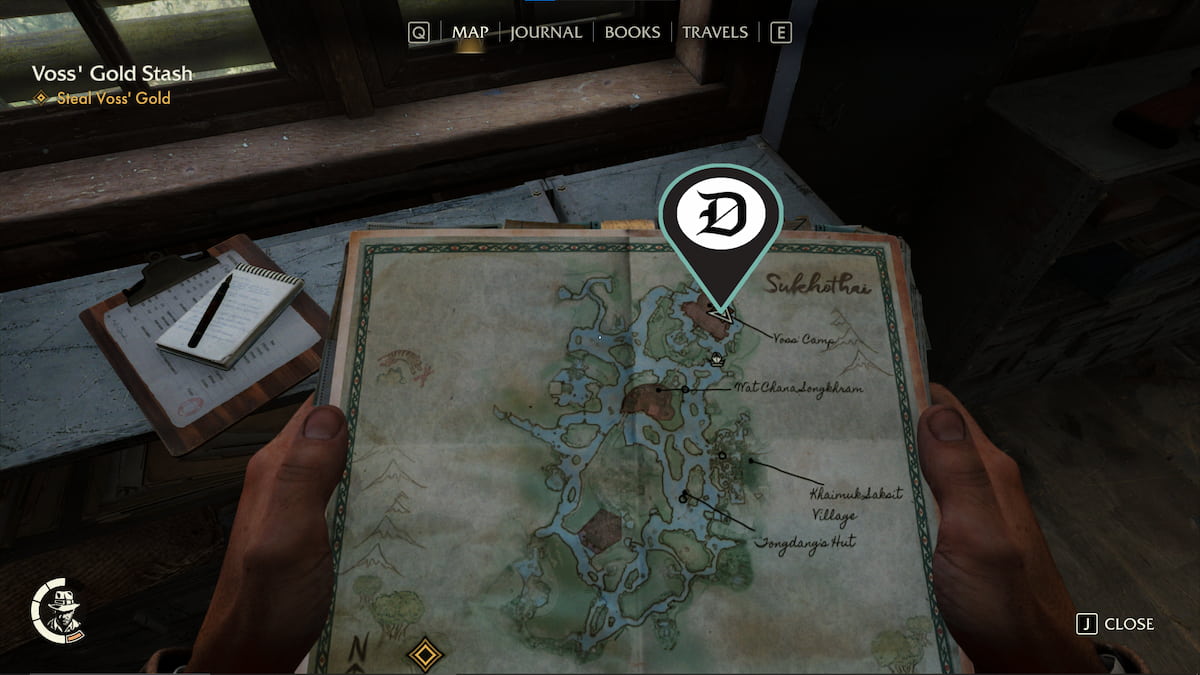
Task: Switch to the Journal tab
Action: [x=546, y=32]
